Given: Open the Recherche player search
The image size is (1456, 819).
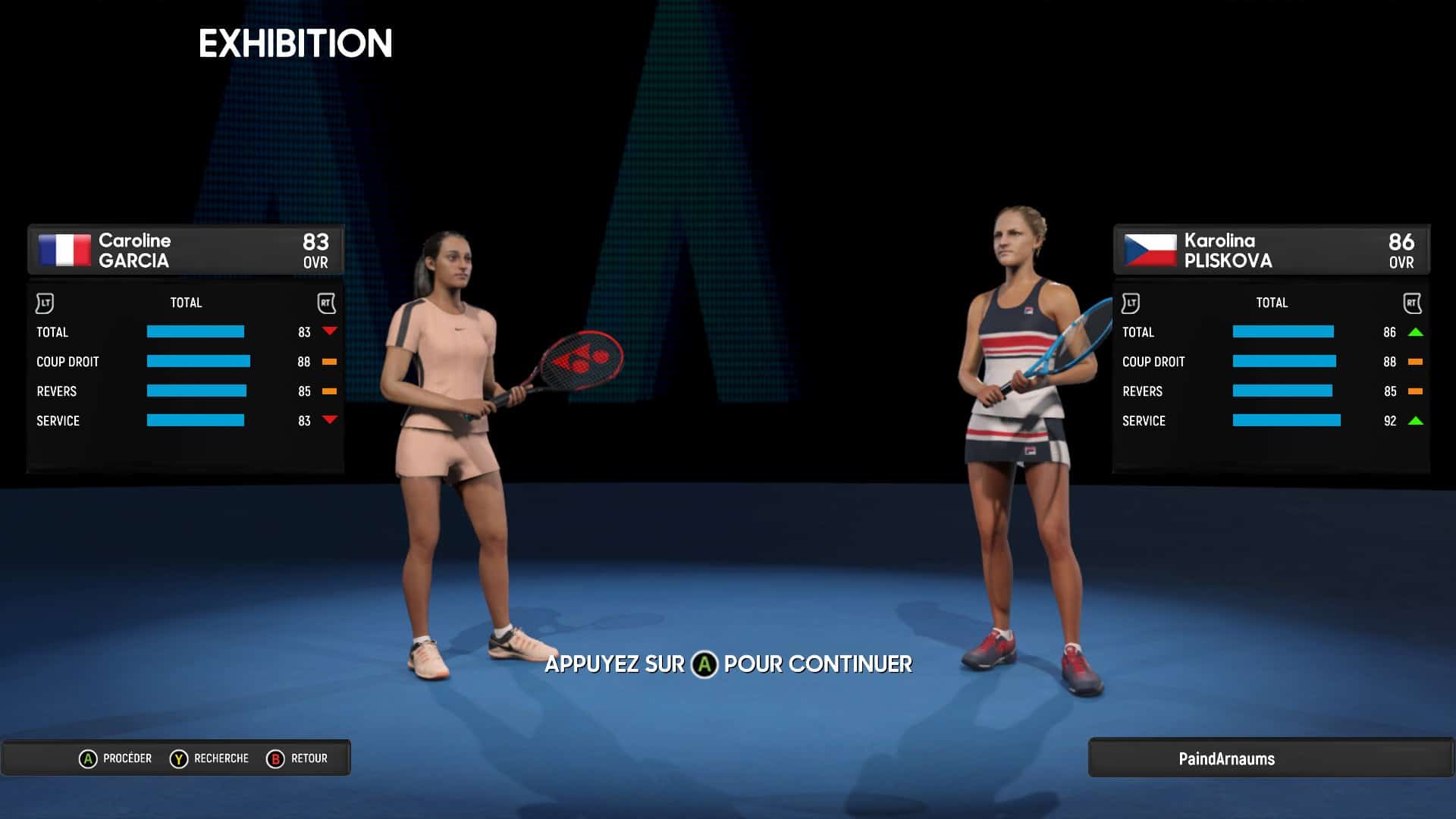Looking at the screenshot, I should point(209,758).
